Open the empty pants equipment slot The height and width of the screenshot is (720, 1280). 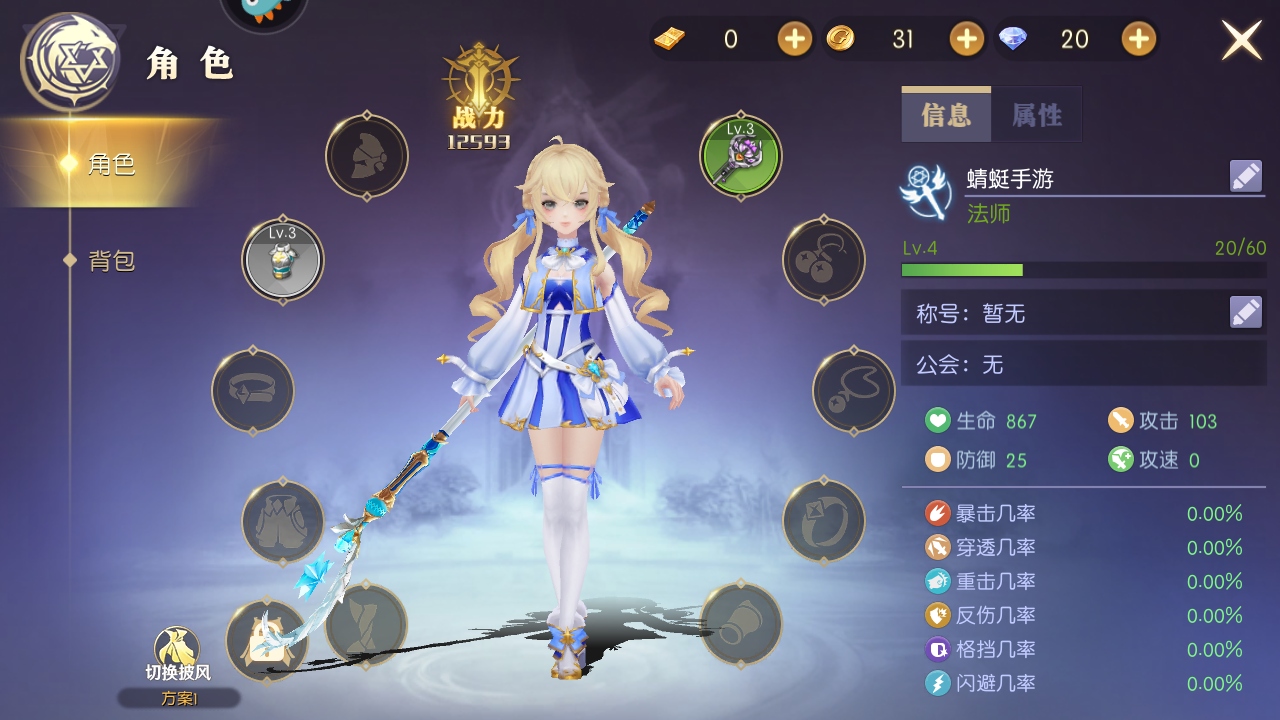[x=283, y=521]
